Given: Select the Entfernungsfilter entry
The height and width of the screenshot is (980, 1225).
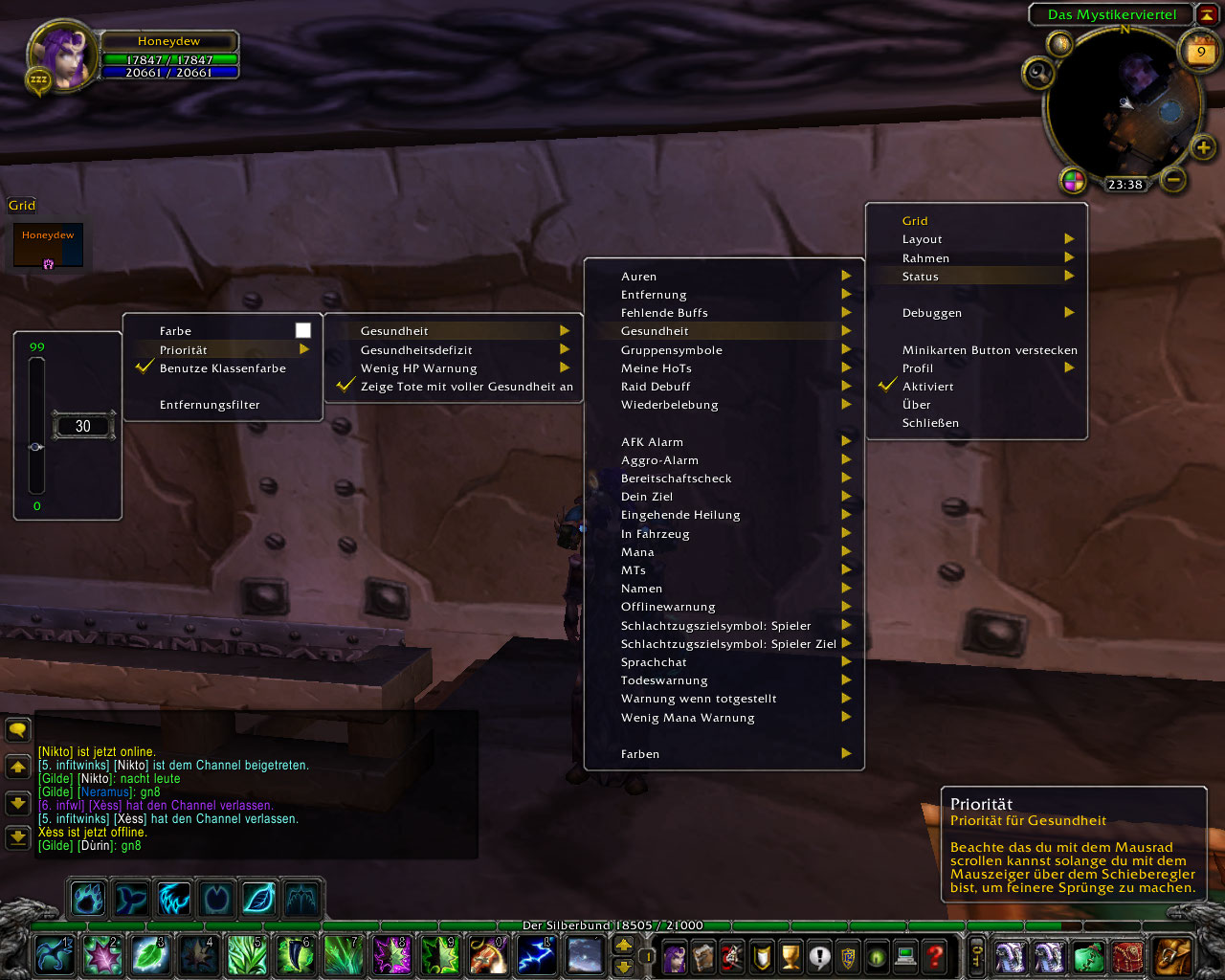Looking at the screenshot, I should [210, 405].
